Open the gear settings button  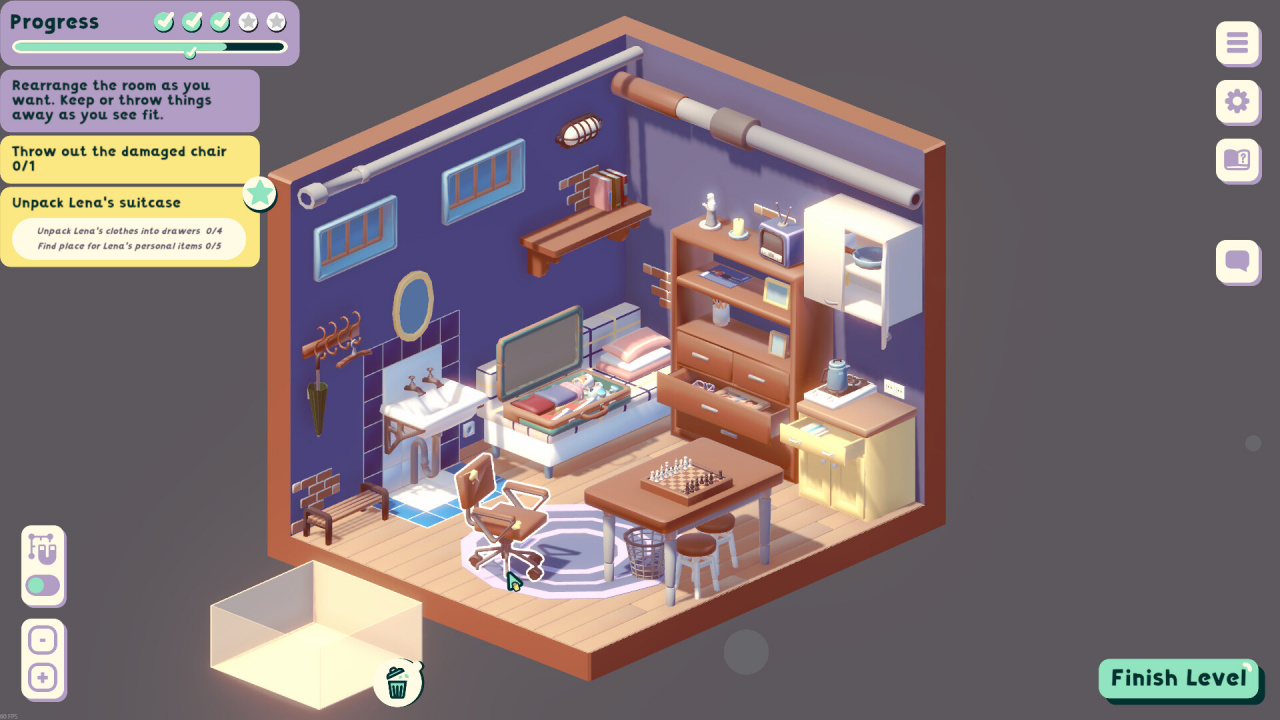[x=1237, y=101]
